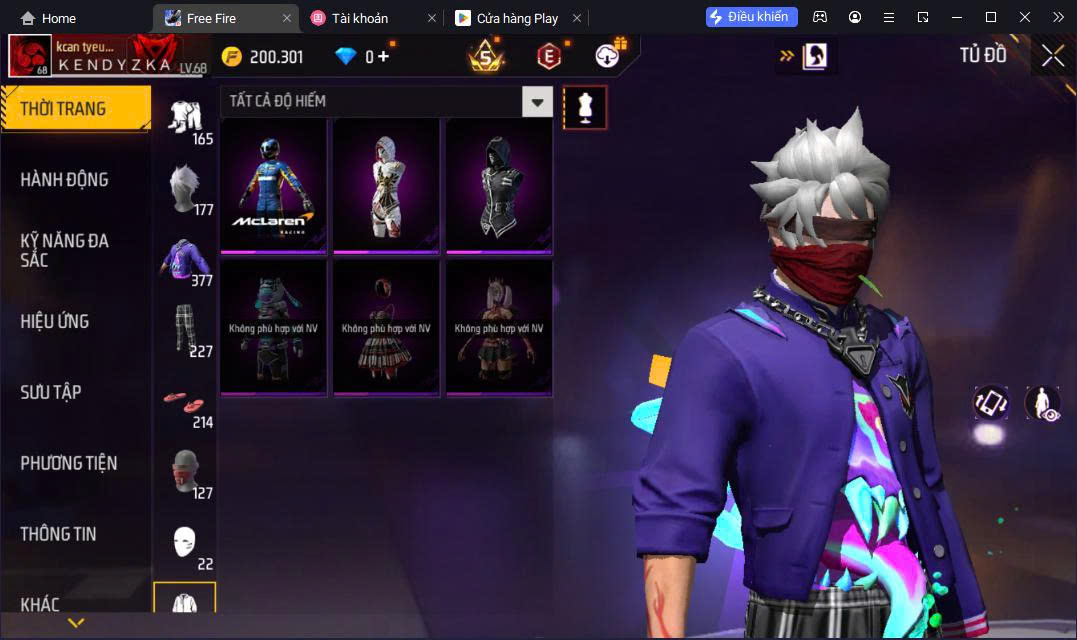
Task: Select the red sandals footwear category
Action: pyautogui.click(x=185, y=402)
